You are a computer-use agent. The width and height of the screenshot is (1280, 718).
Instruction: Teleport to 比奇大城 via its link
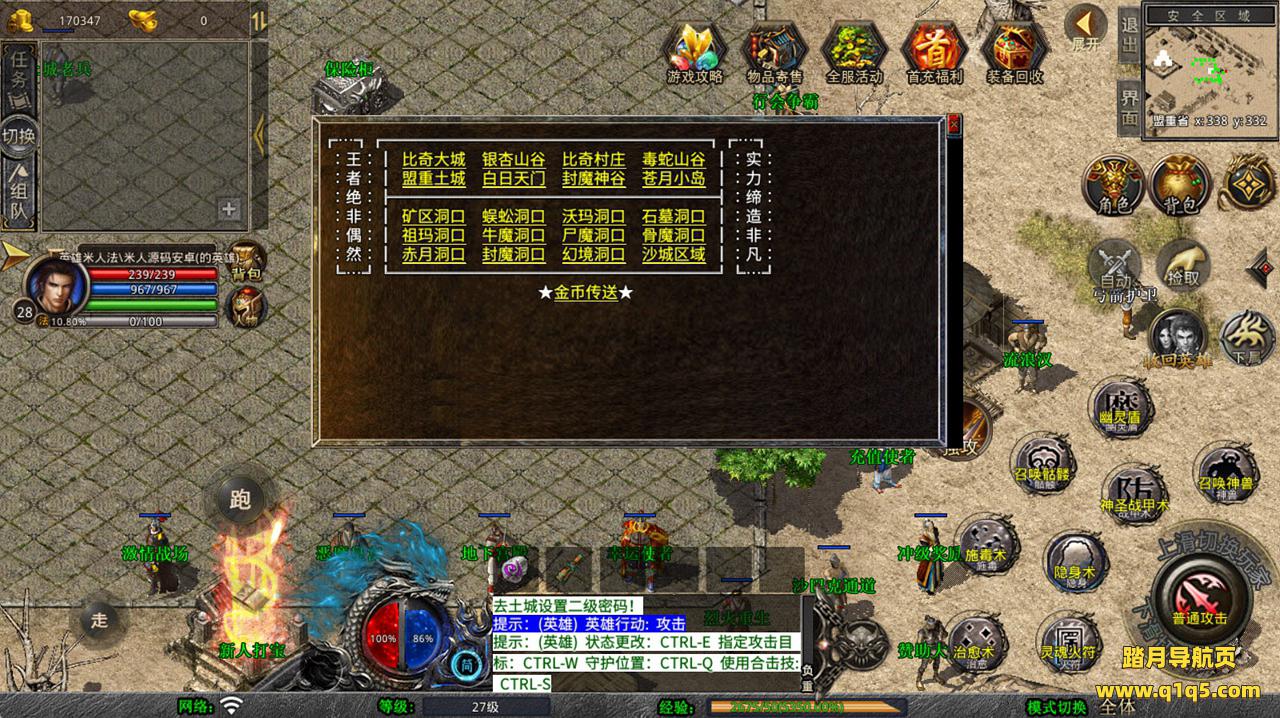(x=433, y=159)
